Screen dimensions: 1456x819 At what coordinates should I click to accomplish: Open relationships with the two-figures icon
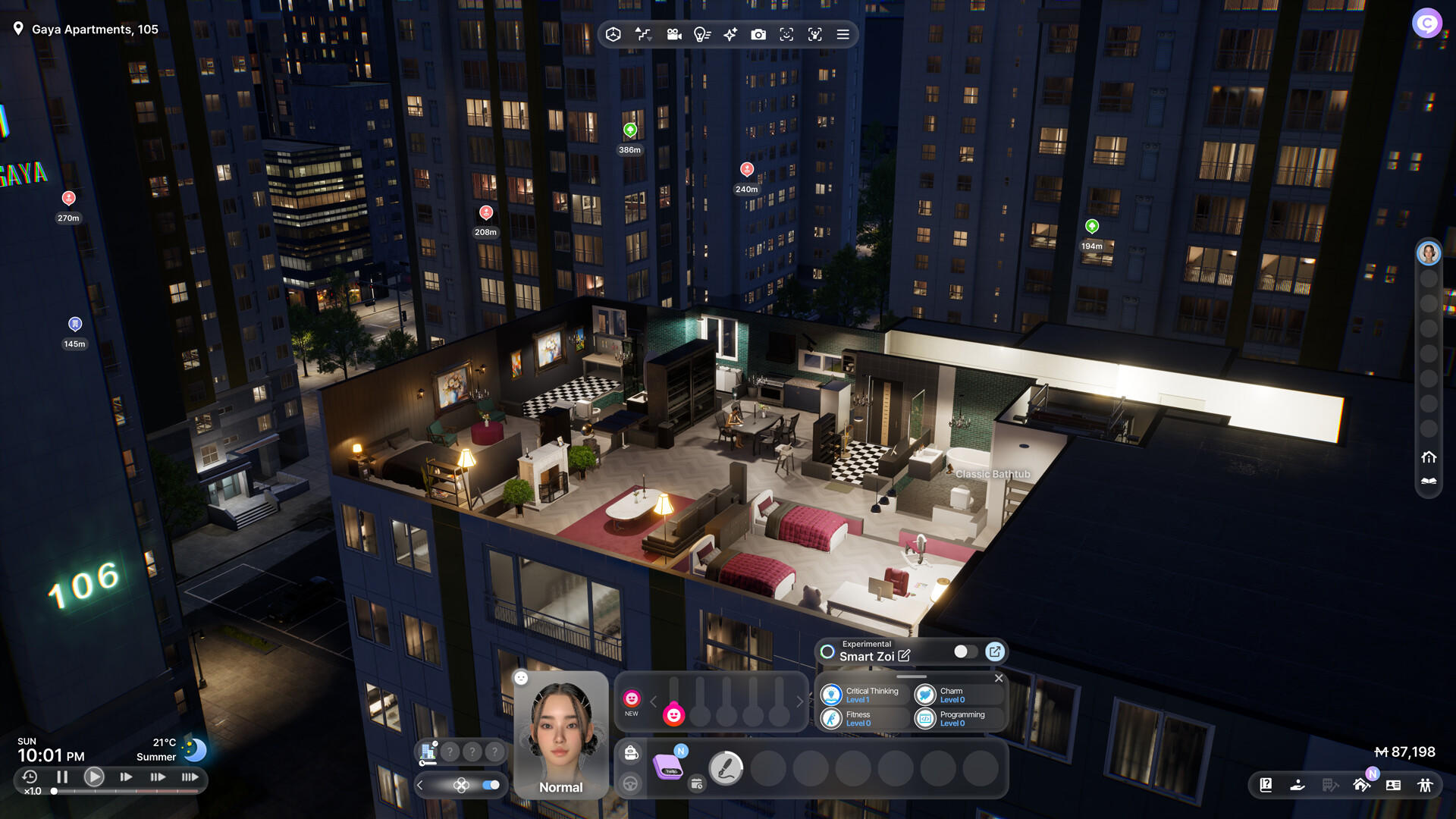coord(1425,785)
